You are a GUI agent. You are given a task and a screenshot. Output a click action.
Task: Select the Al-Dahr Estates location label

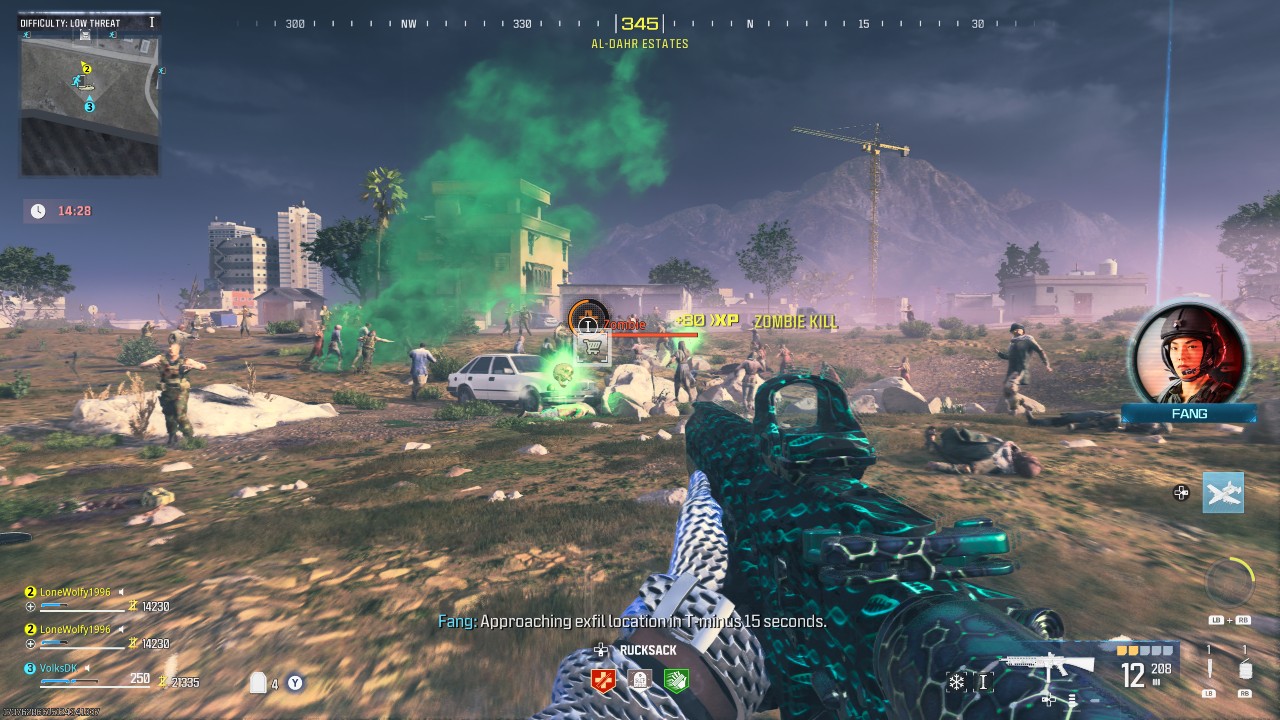[640, 43]
